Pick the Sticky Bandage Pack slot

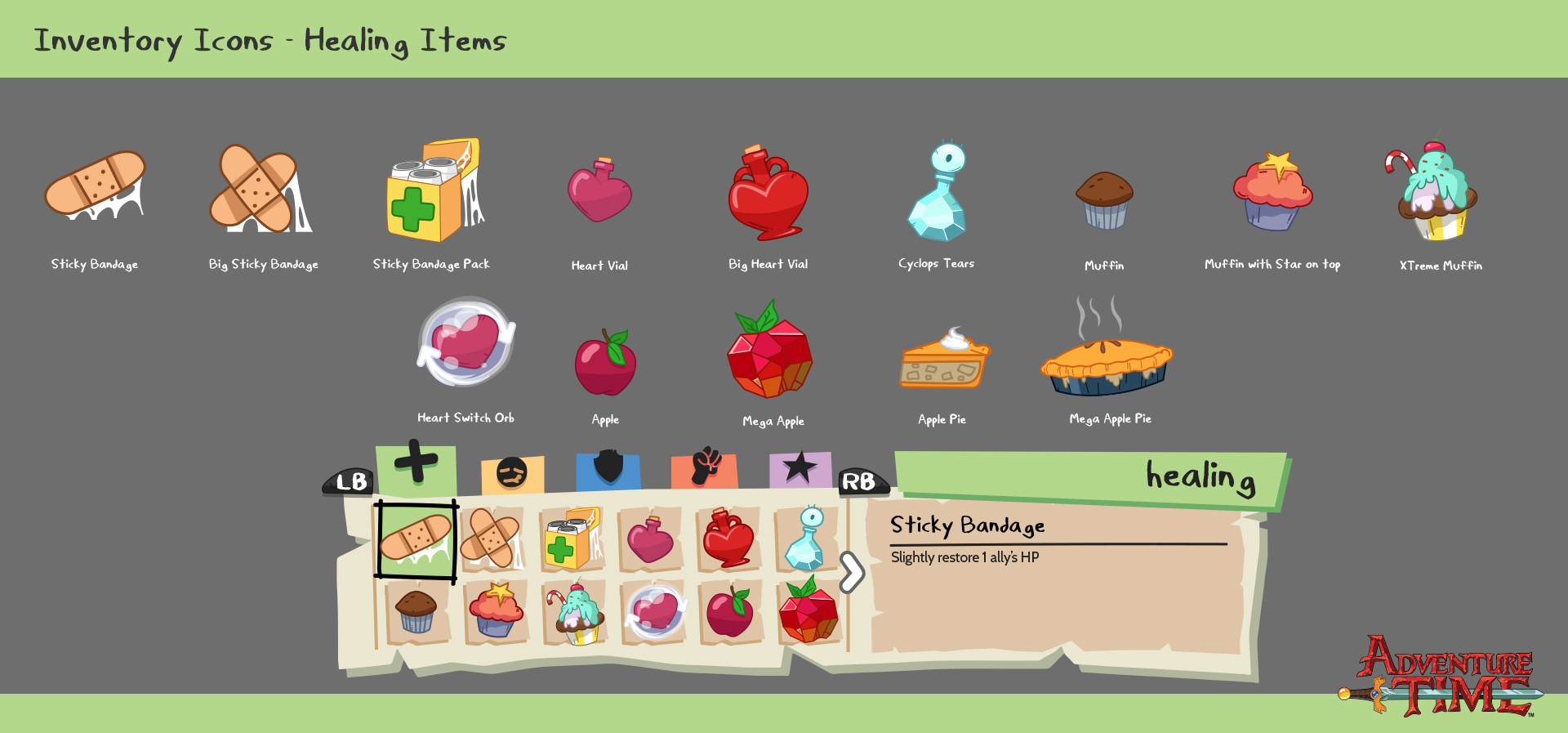tap(572, 539)
